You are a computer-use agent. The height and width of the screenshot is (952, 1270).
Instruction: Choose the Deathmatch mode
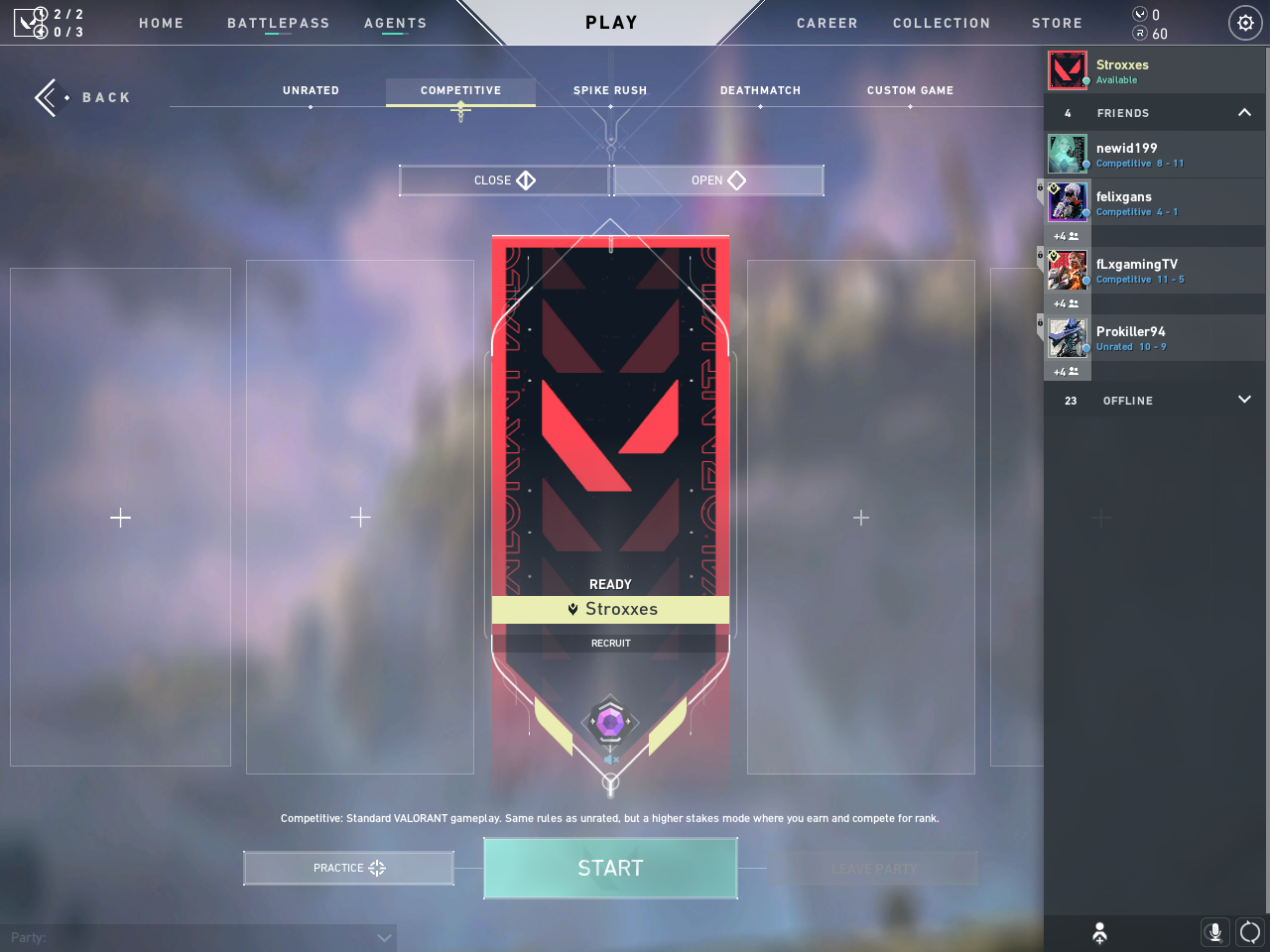click(x=760, y=90)
